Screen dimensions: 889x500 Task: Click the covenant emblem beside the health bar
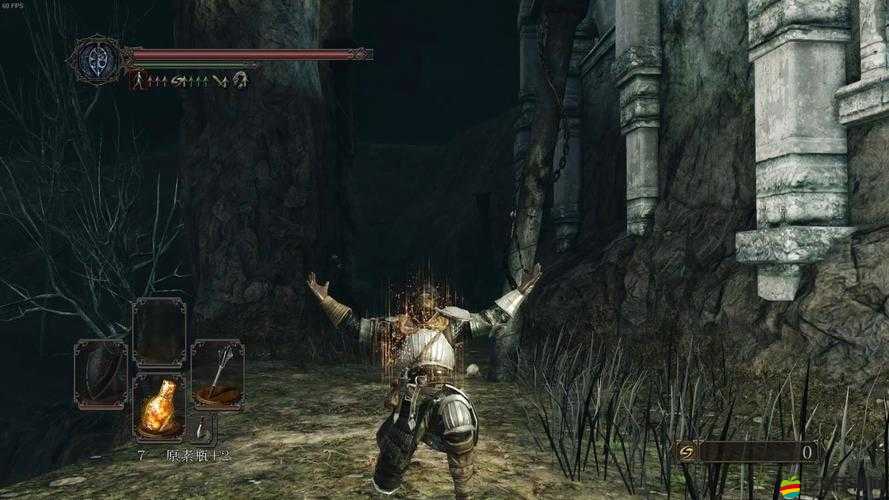[x=98, y=59]
